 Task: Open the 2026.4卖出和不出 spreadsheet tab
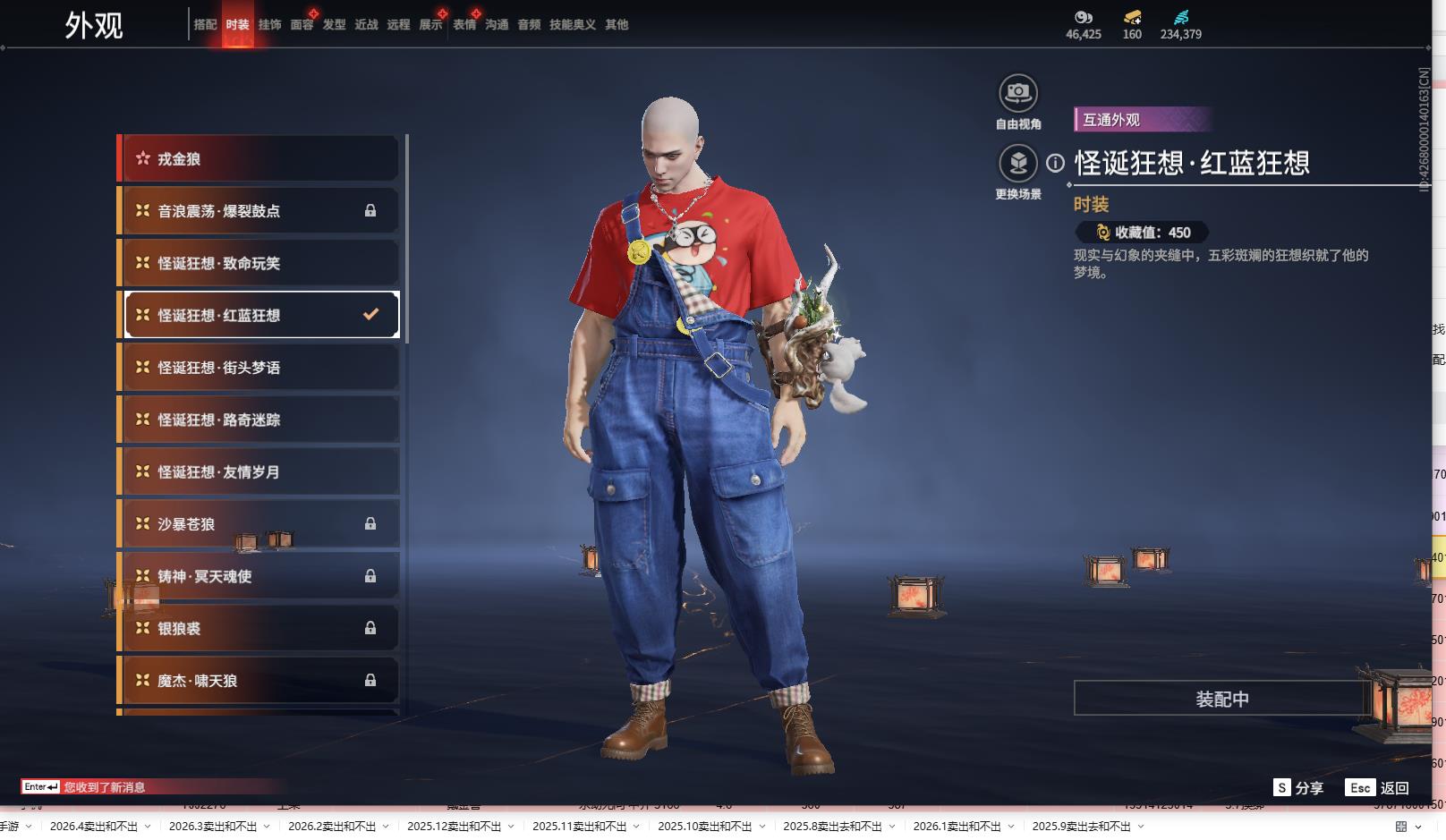[x=94, y=827]
